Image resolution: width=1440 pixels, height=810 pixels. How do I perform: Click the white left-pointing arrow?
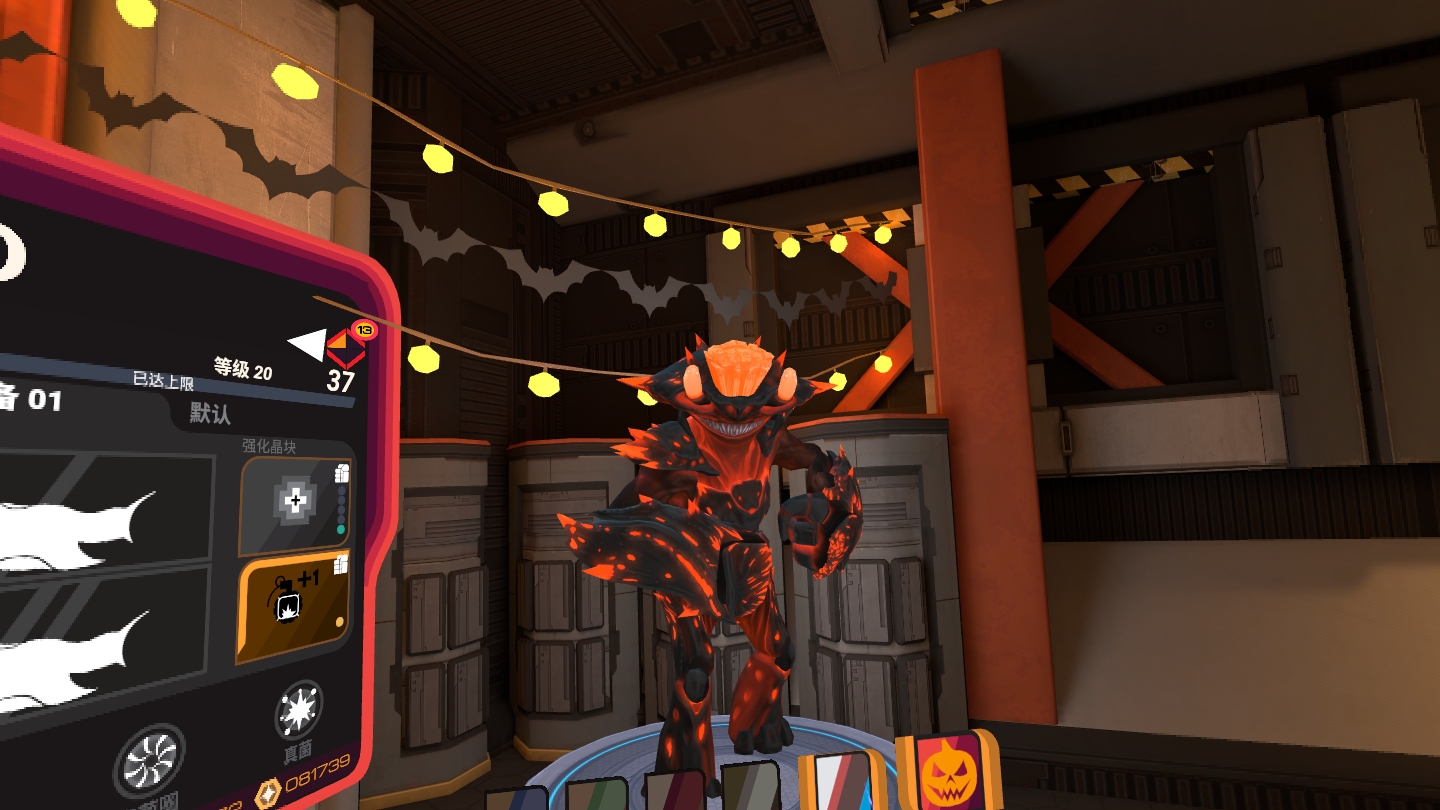pyautogui.click(x=306, y=345)
